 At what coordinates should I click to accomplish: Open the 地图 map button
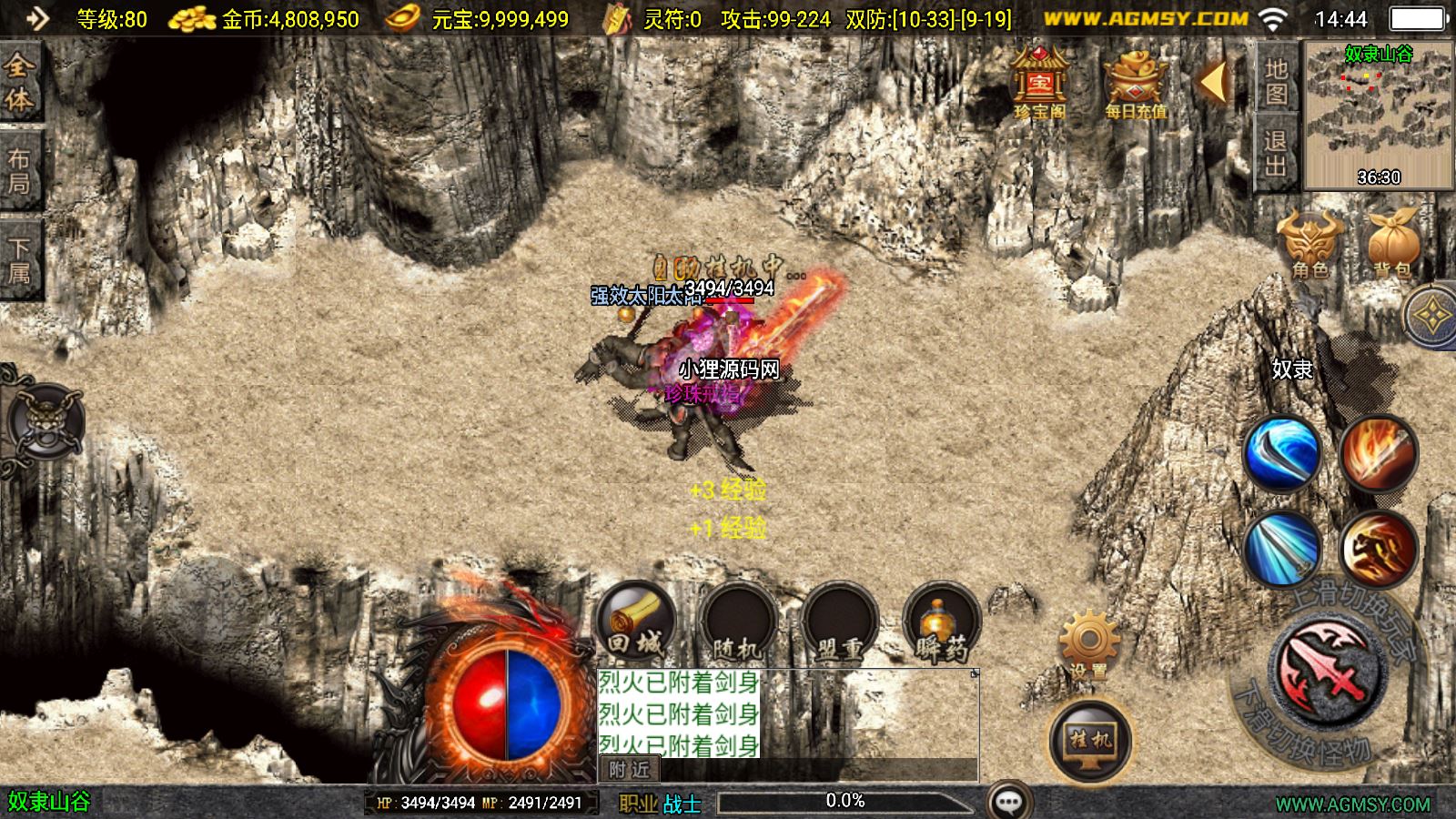(x=1276, y=82)
